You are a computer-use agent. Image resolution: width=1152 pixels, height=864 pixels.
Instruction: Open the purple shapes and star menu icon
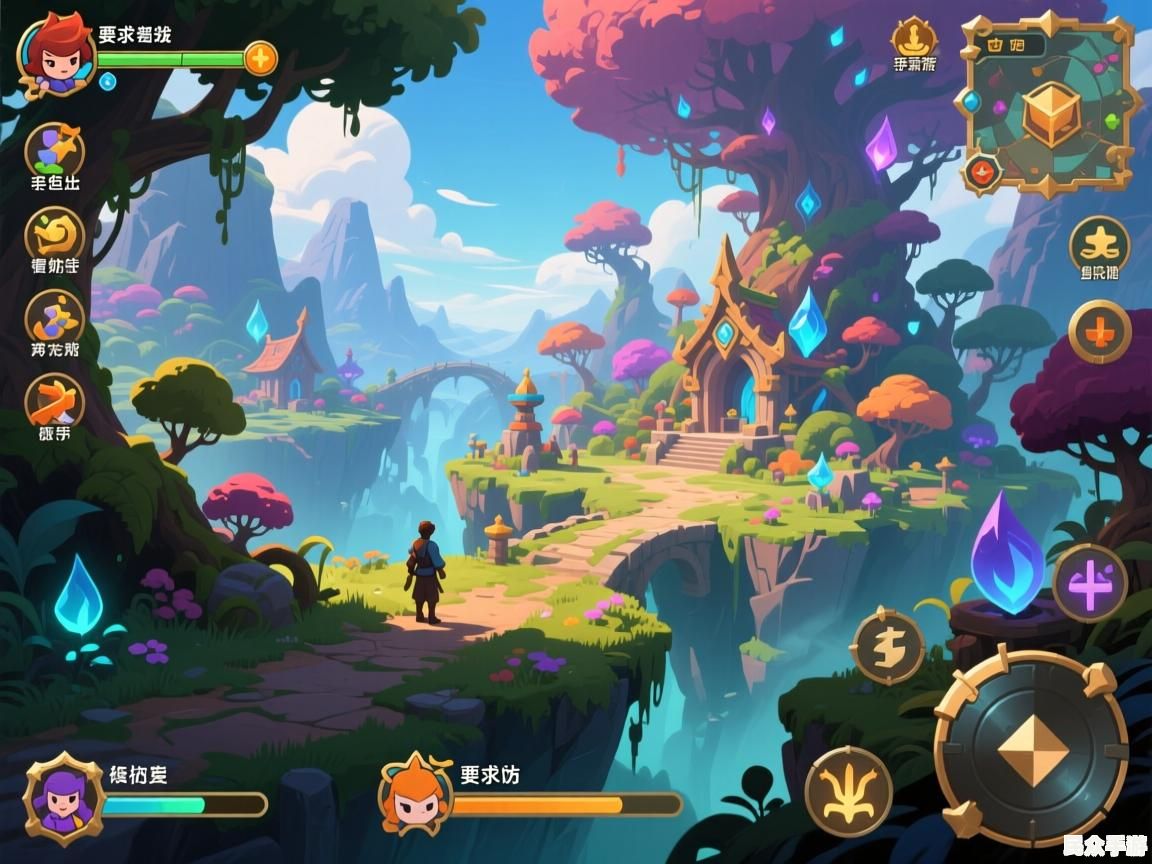pos(55,150)
